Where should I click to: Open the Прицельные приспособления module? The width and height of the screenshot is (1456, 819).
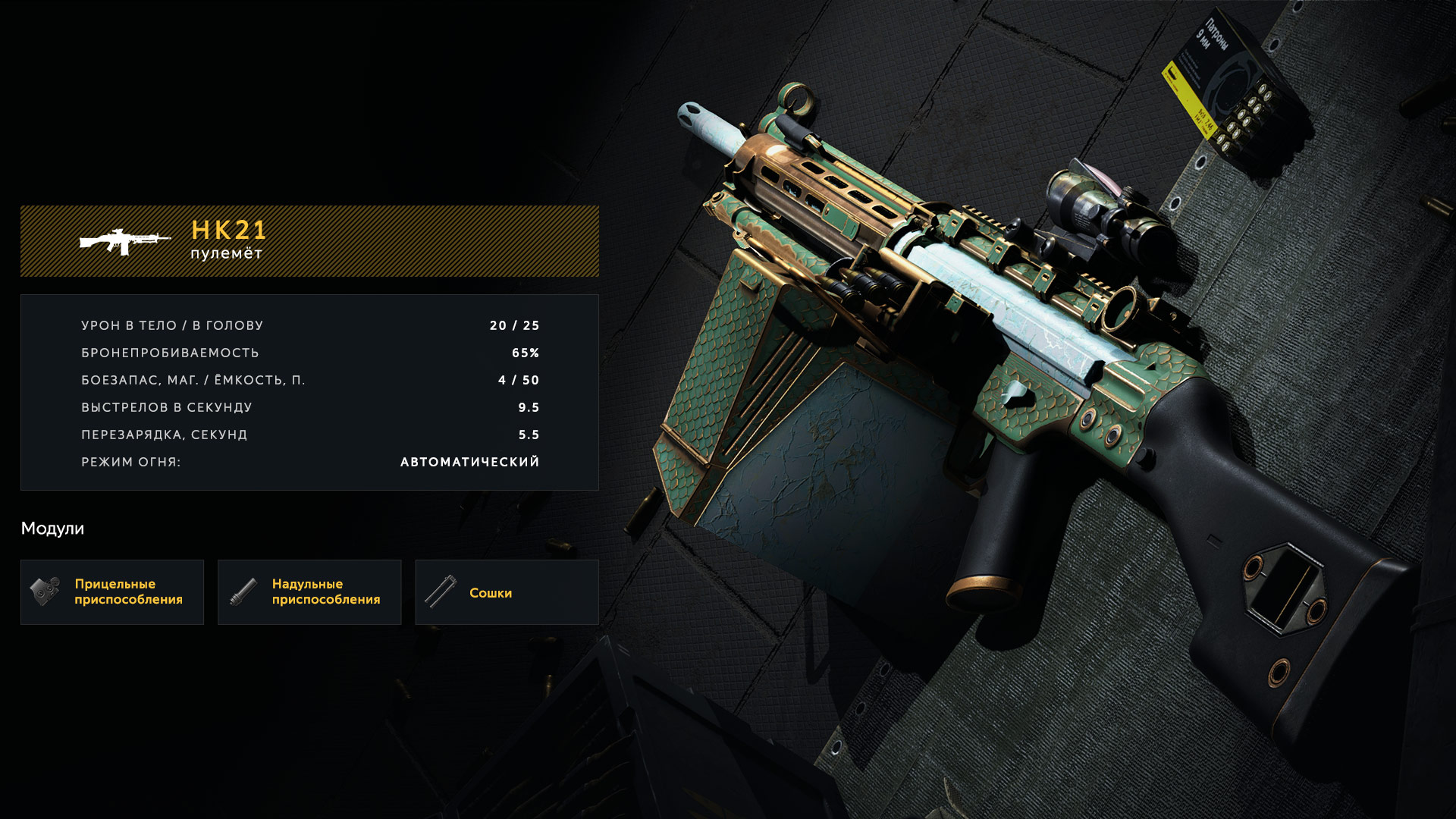click(x=112, y=592)
